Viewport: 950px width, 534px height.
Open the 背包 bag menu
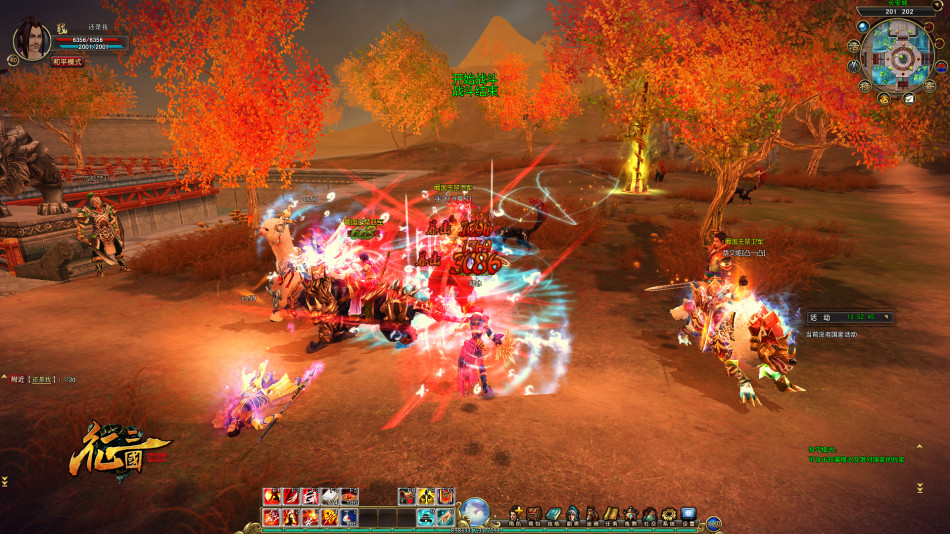coord(535,515)
